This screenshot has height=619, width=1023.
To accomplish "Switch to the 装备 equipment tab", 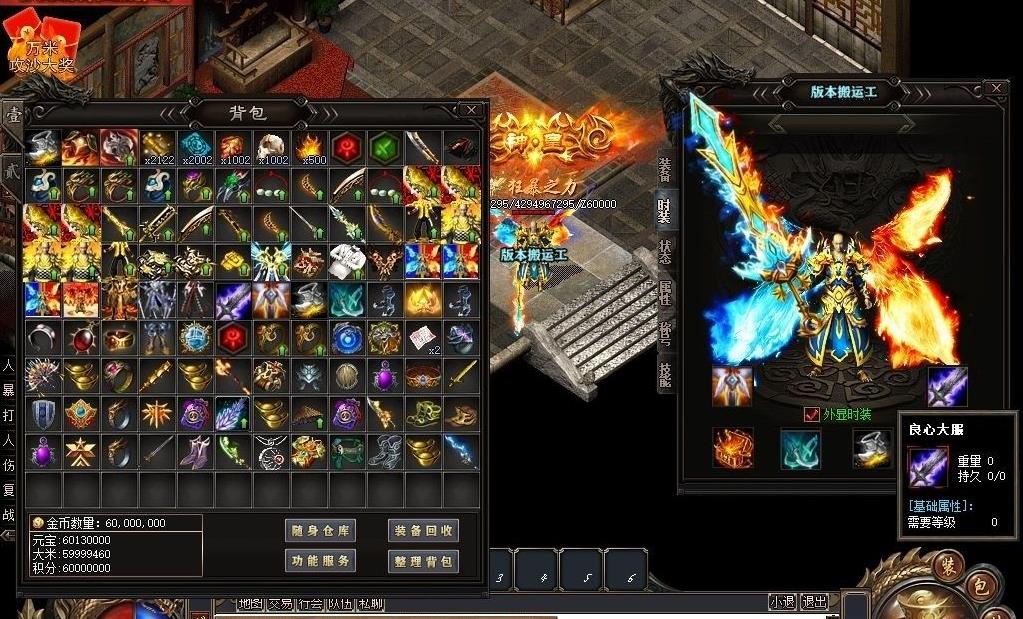I will pos(665,170).
